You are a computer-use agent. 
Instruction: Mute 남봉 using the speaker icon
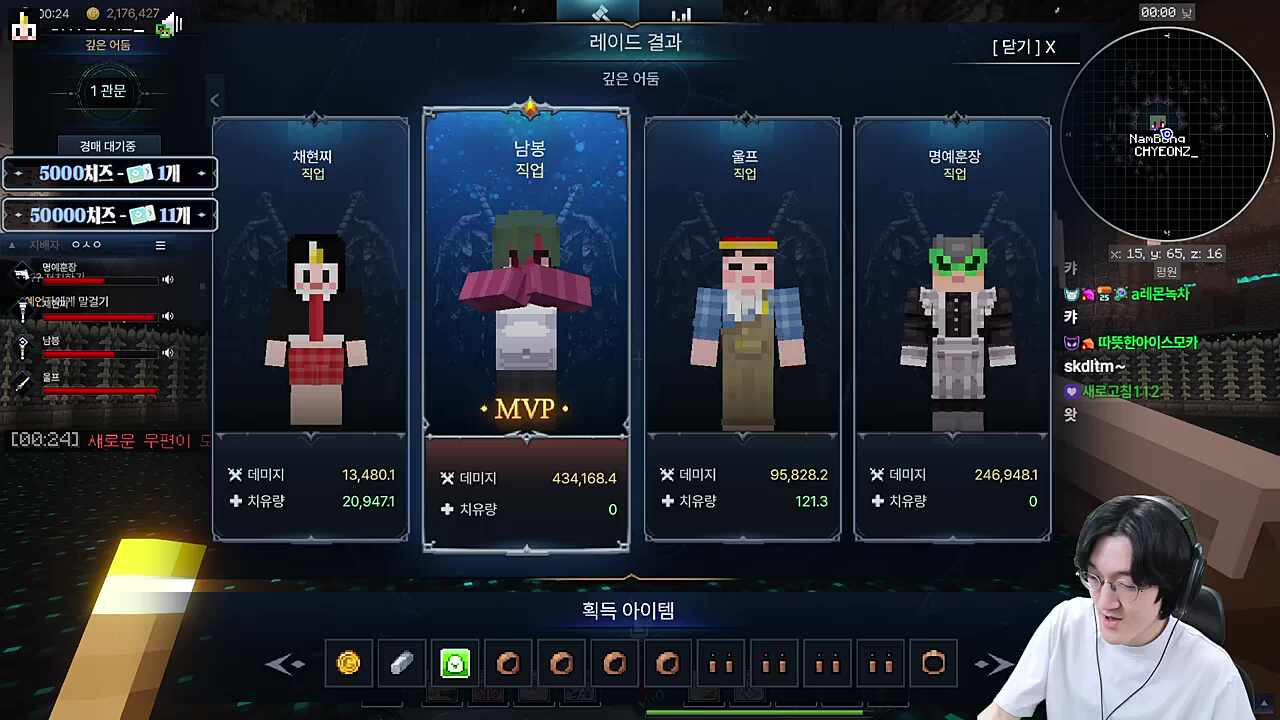coord(167,353)
